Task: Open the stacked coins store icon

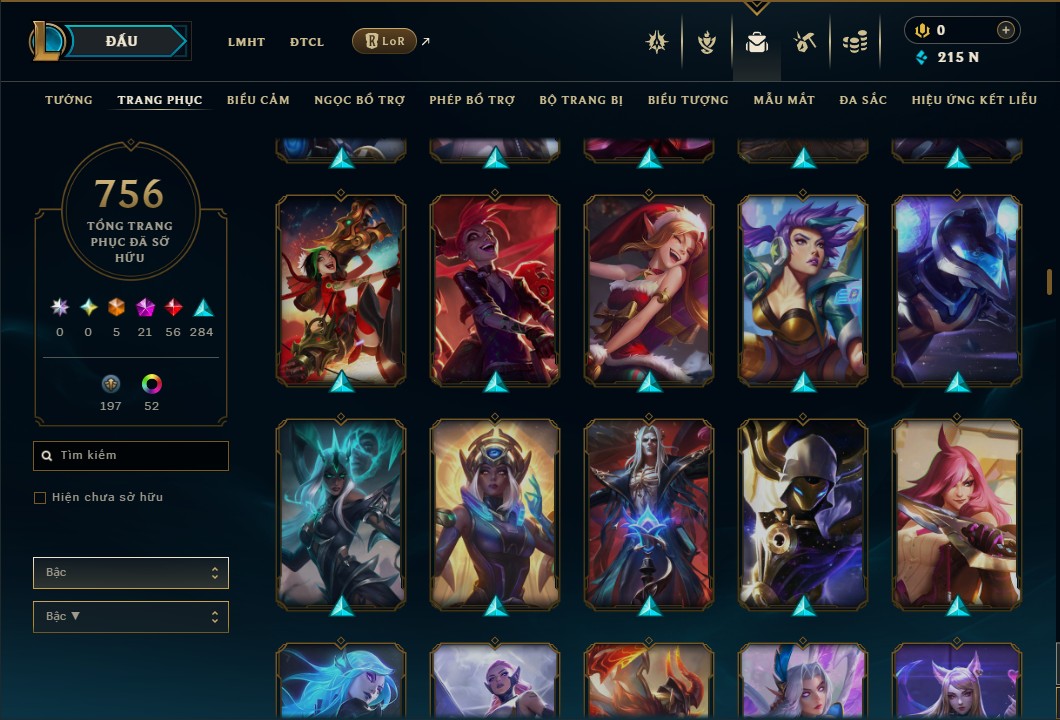Action: pyautogui.click(x=854, y=42)
